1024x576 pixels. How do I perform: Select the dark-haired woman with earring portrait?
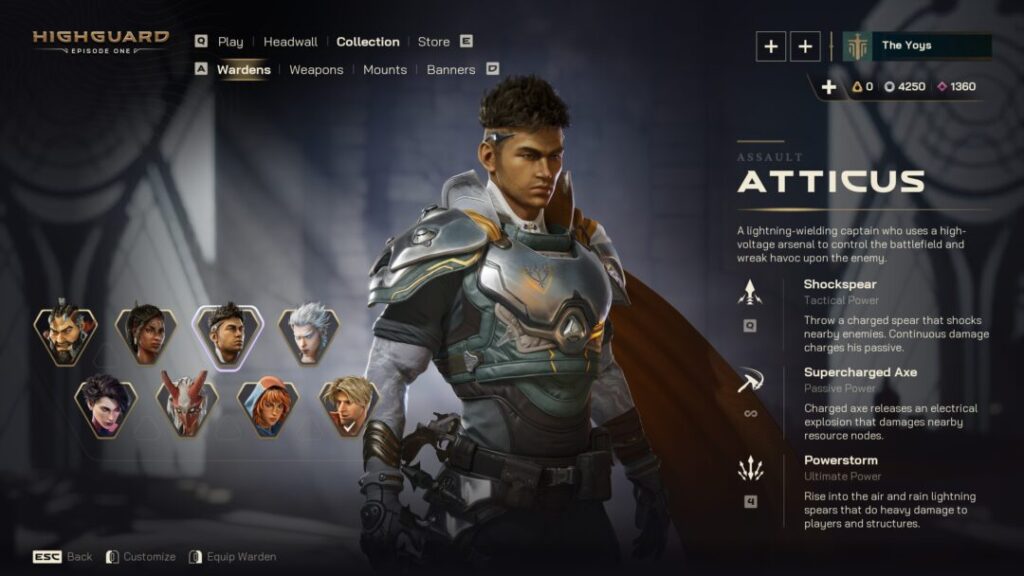(x=146, y=335)
